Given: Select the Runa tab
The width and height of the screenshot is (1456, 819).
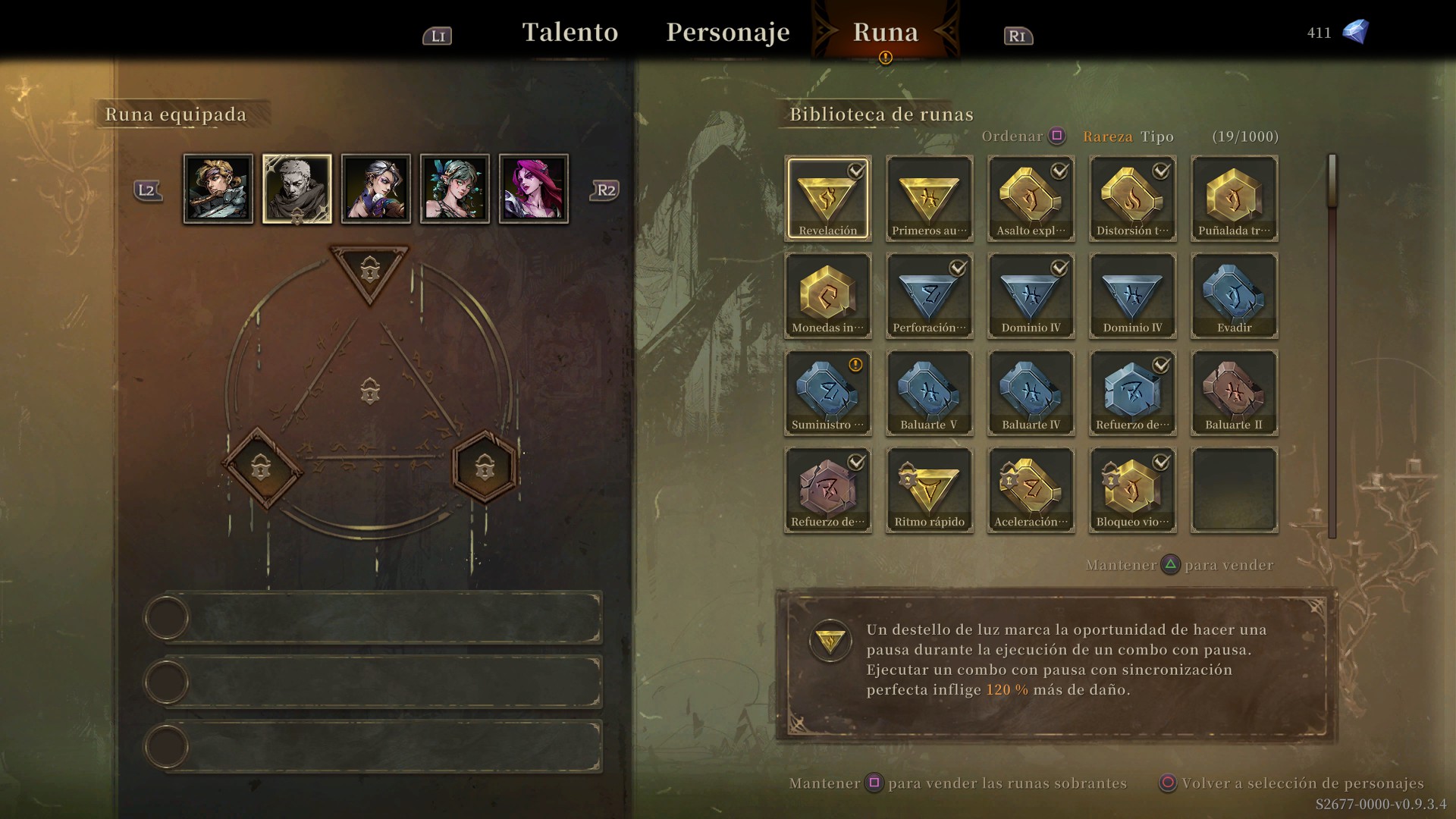Looking at the screenshot, I should point(885,32).
